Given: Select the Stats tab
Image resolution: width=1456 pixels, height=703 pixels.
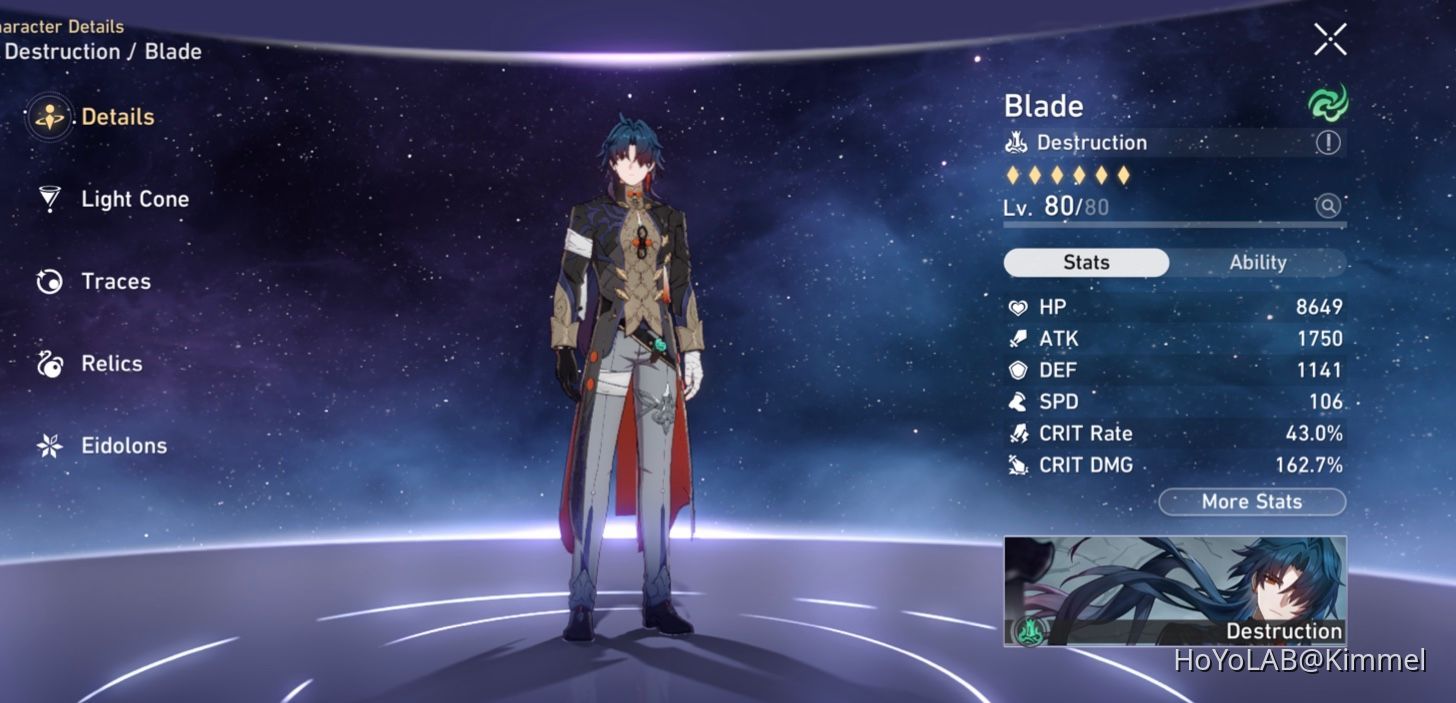Looking at the screenshot, I should pos(1086,262).
